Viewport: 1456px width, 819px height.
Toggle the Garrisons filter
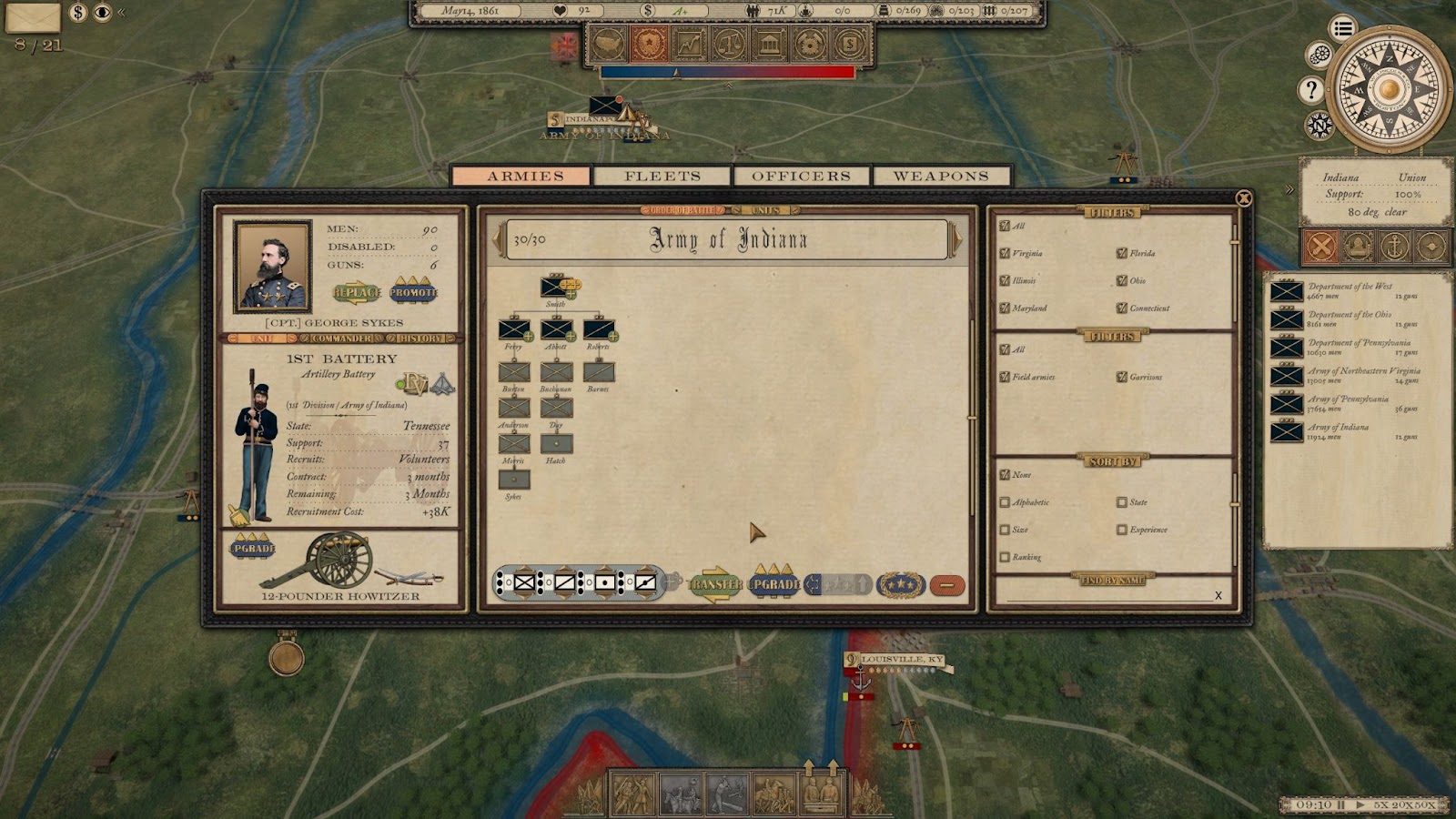(1122, 377)
